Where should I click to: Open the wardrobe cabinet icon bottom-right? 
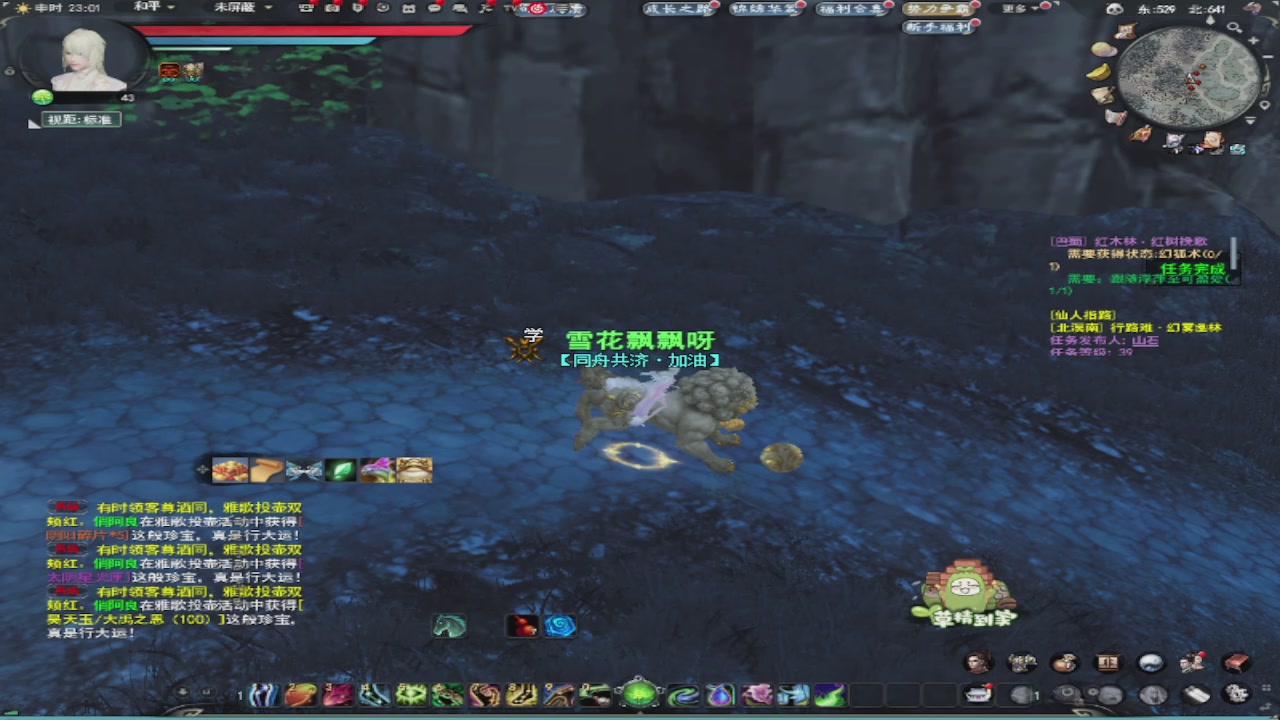click(x=1107, y=663)
